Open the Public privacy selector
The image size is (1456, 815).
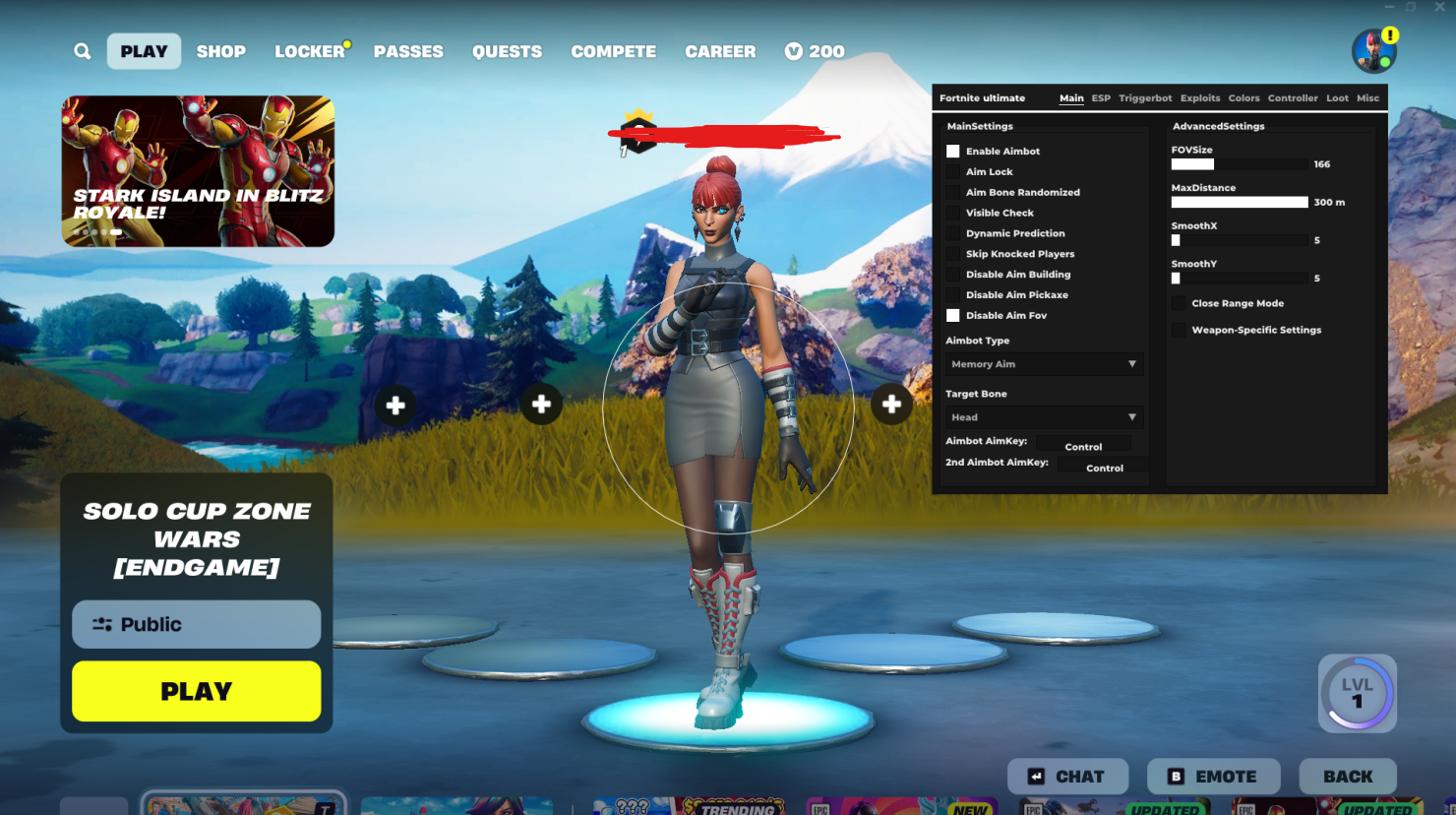(196, 624)
